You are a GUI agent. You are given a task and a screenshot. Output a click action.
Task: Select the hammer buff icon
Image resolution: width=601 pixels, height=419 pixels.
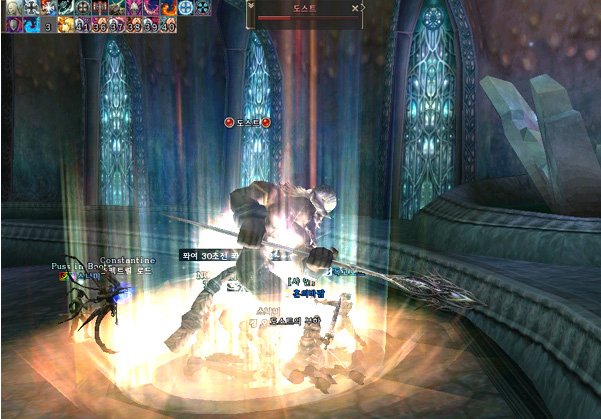[99, 7]
